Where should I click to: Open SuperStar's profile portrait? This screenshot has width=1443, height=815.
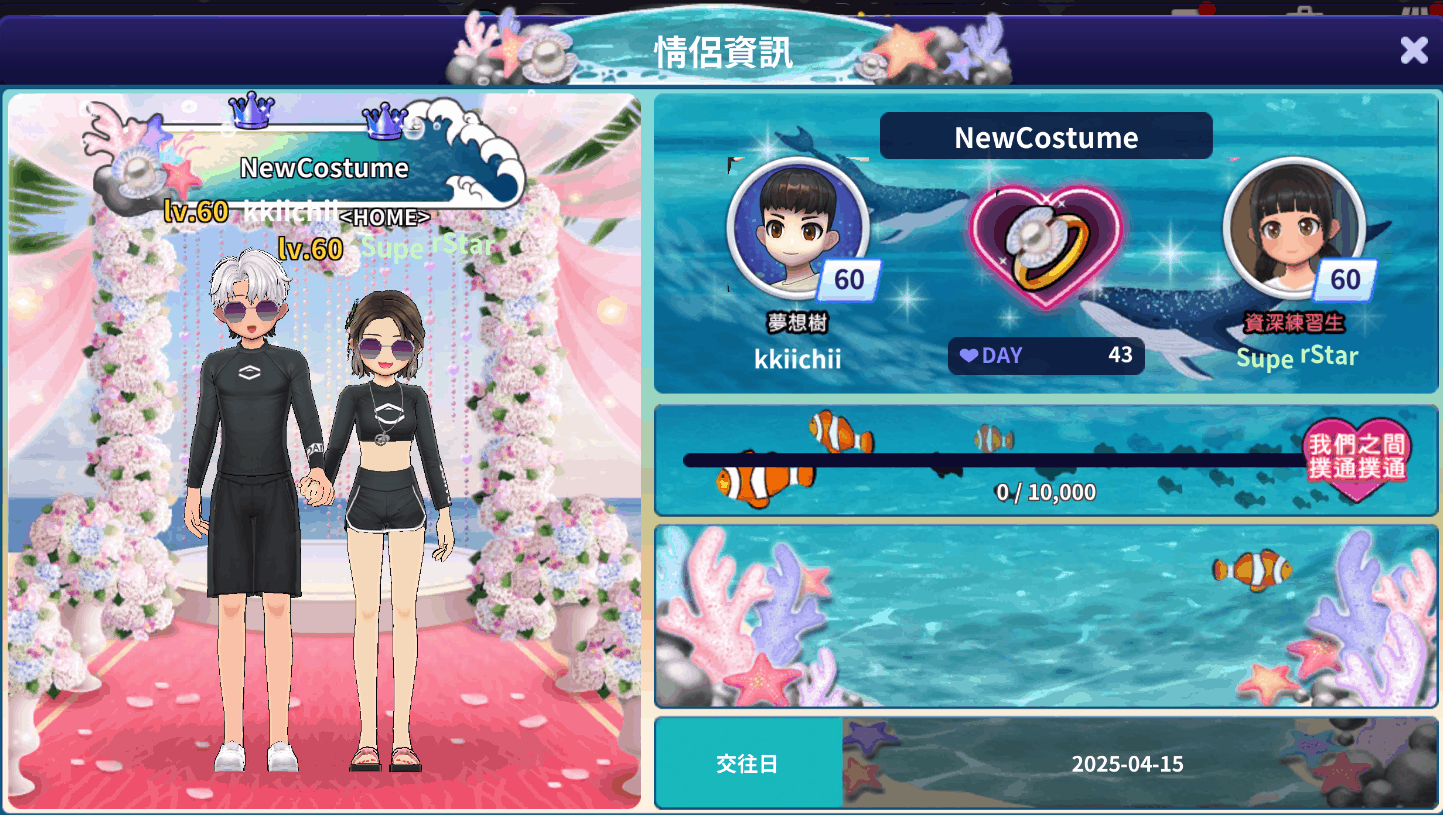(x=1293, y=228)
